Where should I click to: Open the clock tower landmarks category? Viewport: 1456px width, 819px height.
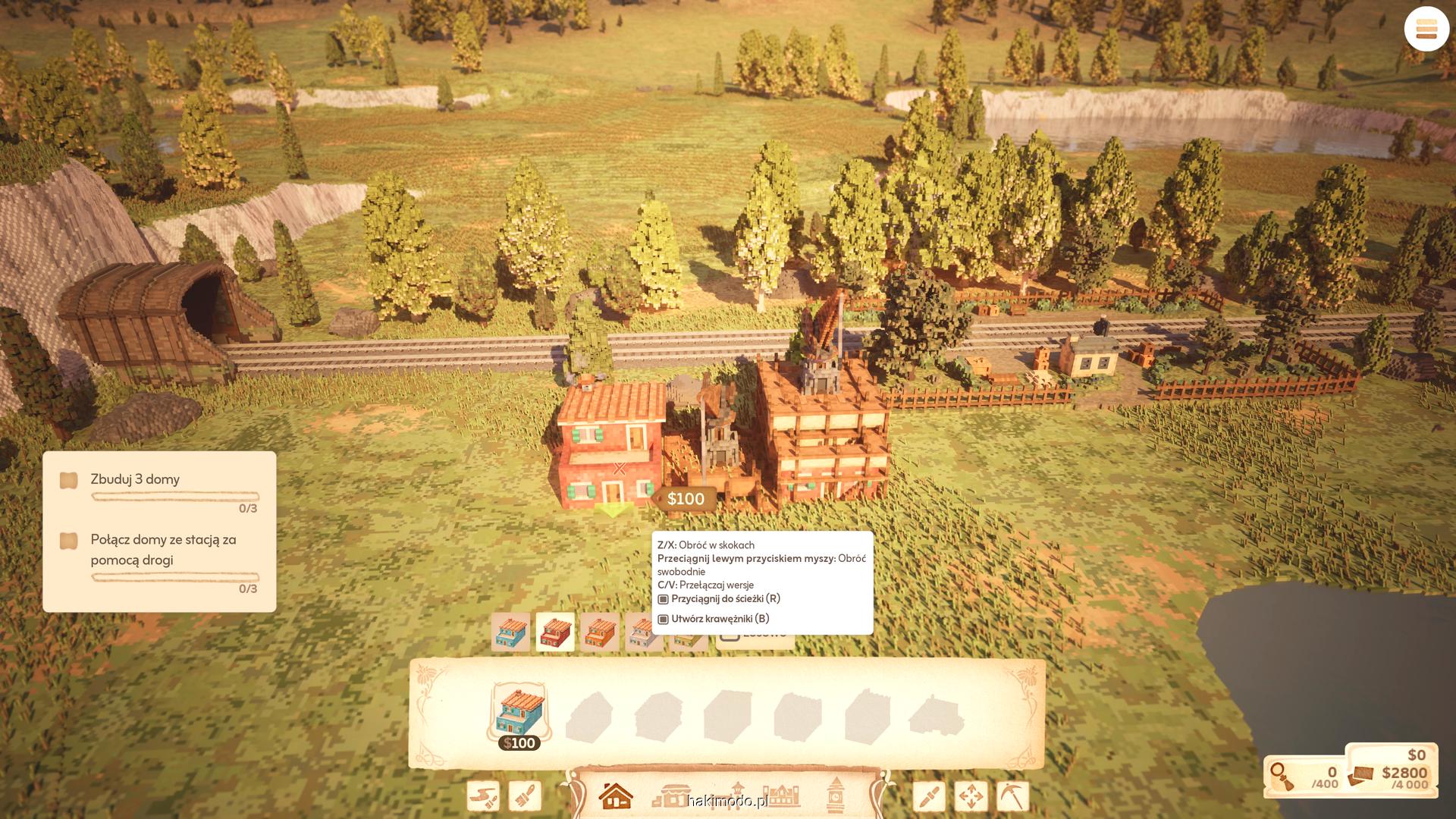[x=836, y=794]
